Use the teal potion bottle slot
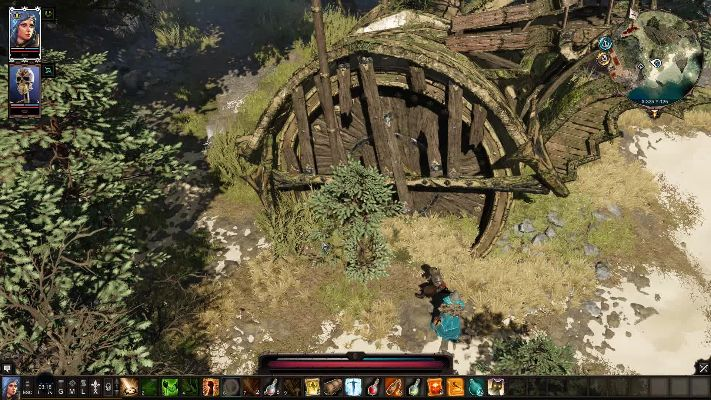Viewport: 711px width, 400px height. click(475, 387)
